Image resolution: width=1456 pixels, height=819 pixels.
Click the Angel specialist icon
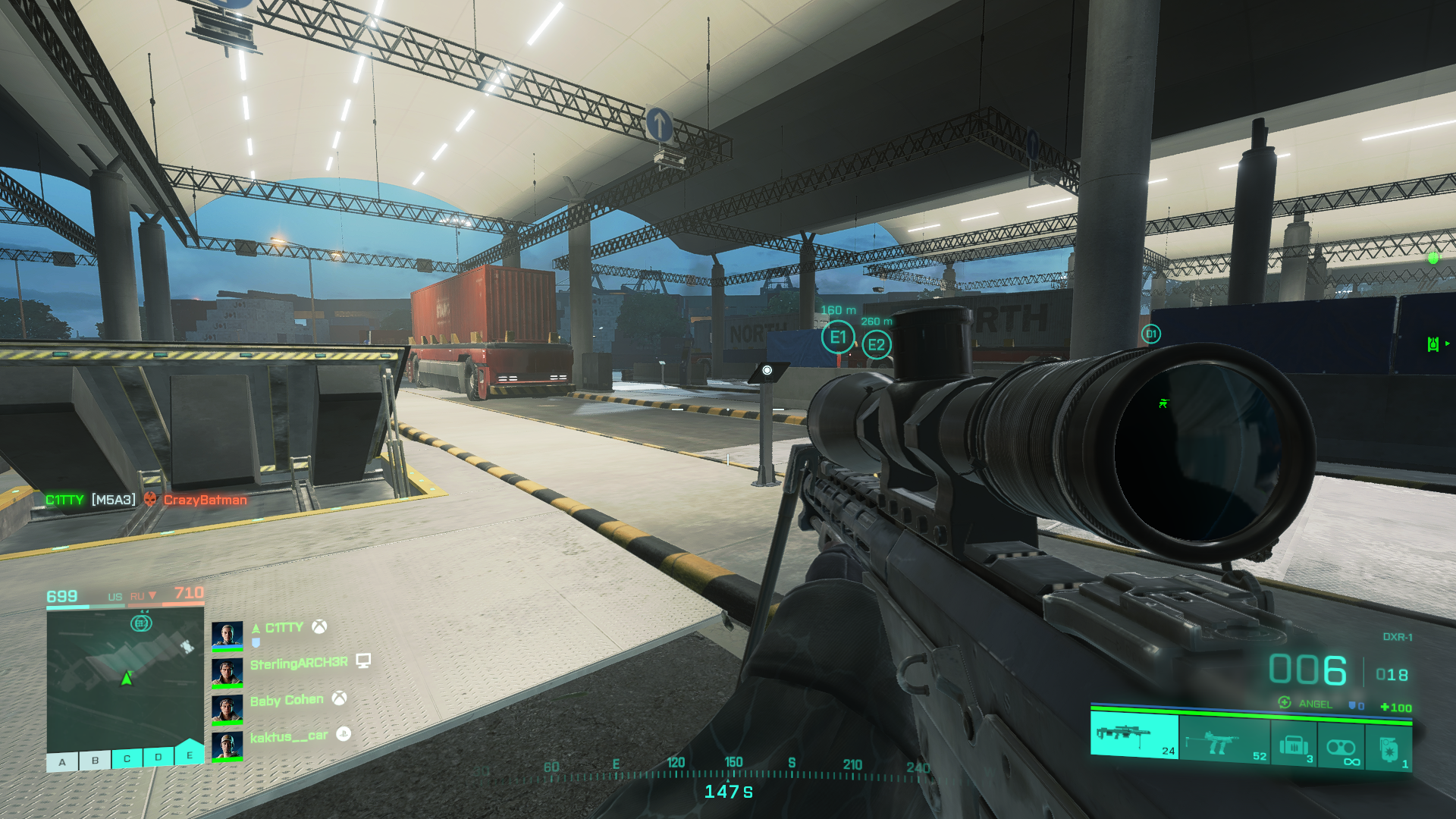pyautogui.click(x=1285, y=703)
